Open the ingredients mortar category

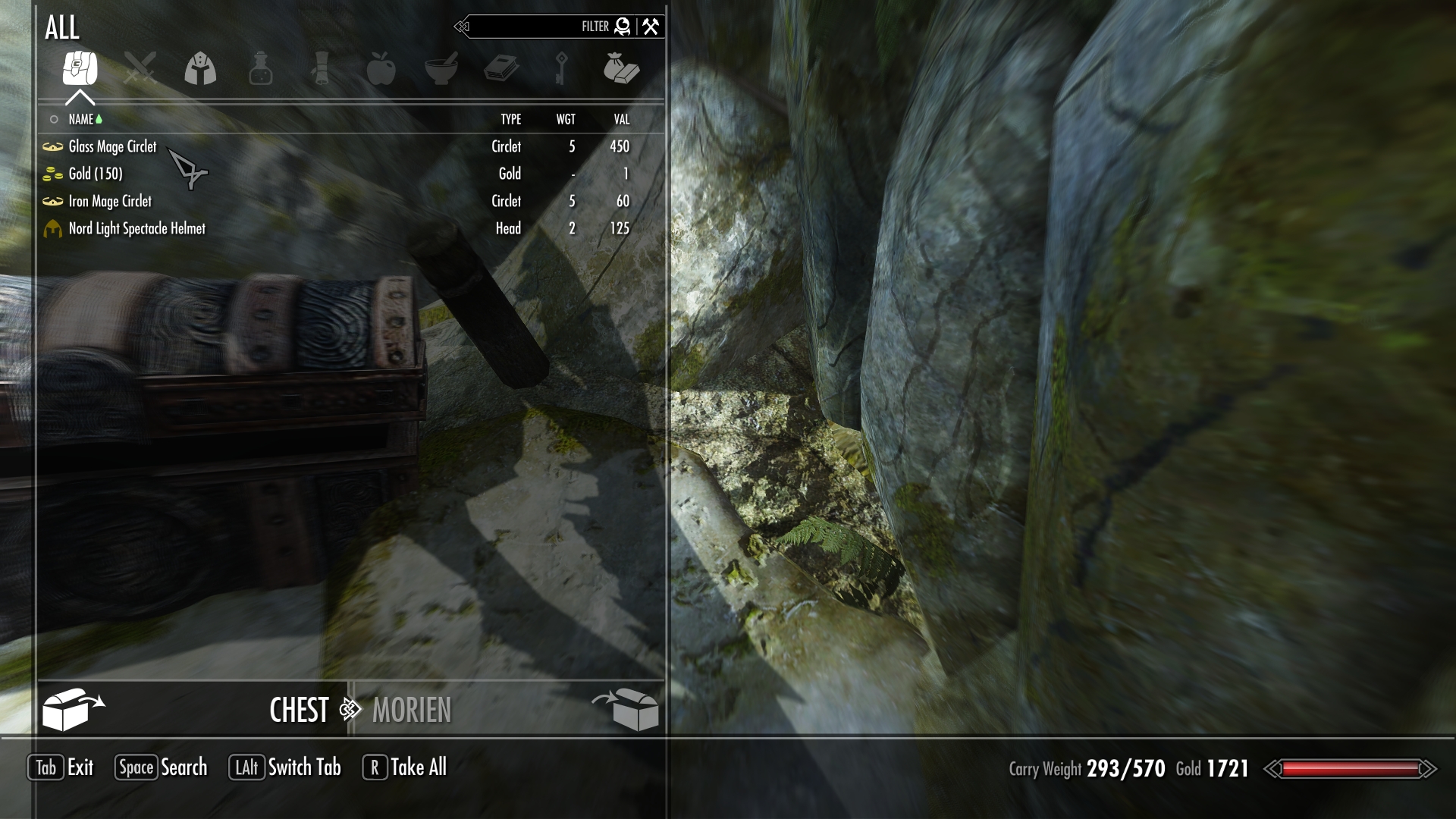click(441, 69)
